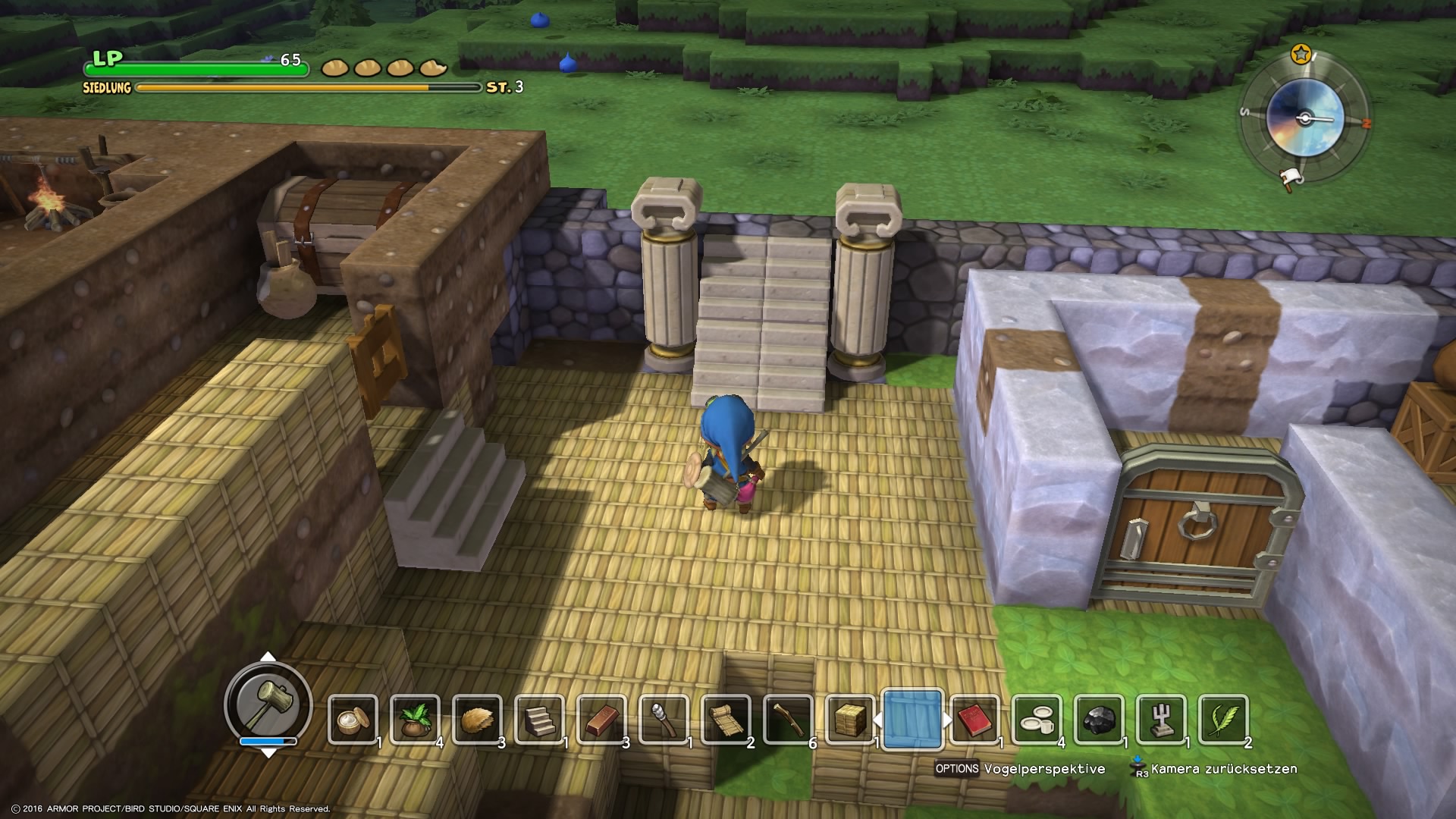1456x819 pixels.
Task: Pick the candelabra stand slot
Action: click(x=1161, y=720)
